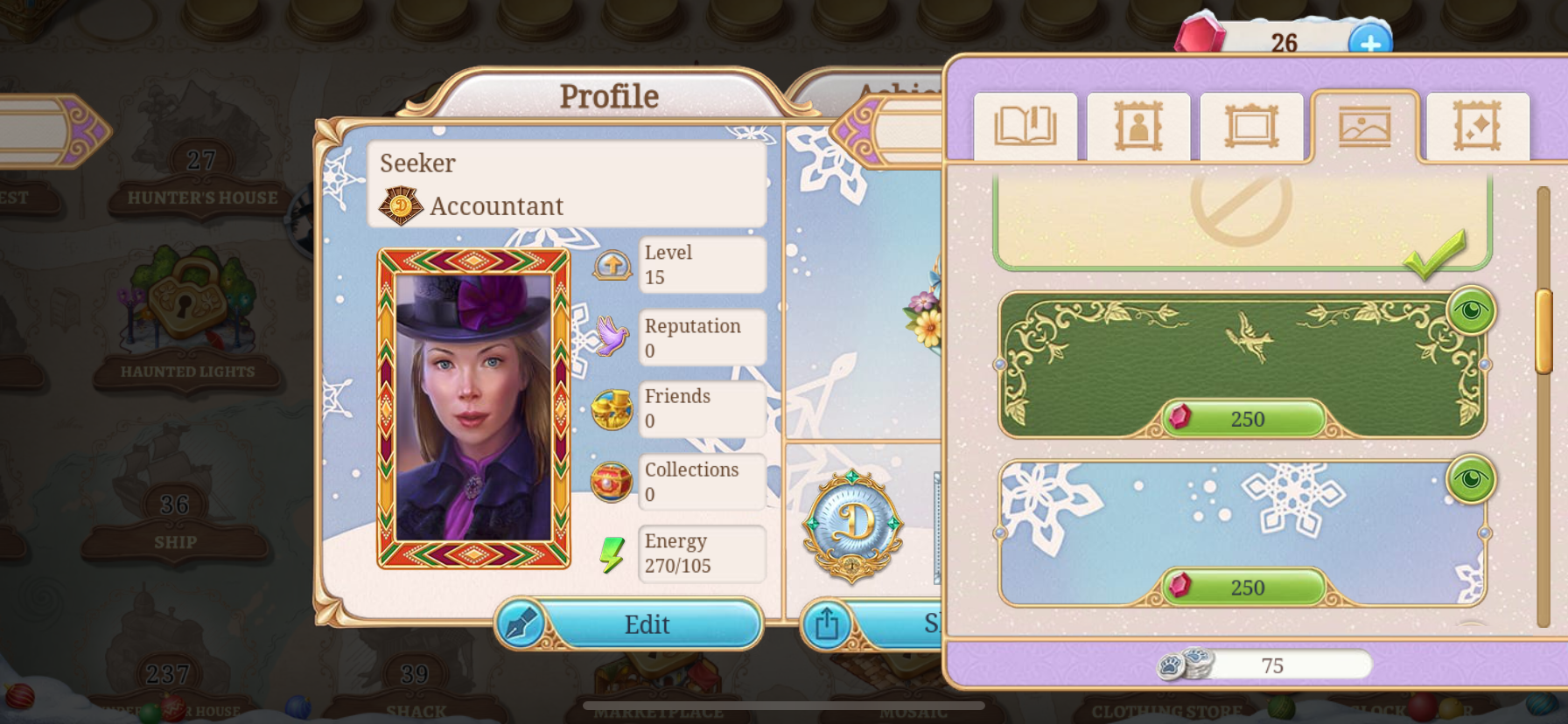
Task: Click the background list scrollbar handle
Action: coord(1543,331)
